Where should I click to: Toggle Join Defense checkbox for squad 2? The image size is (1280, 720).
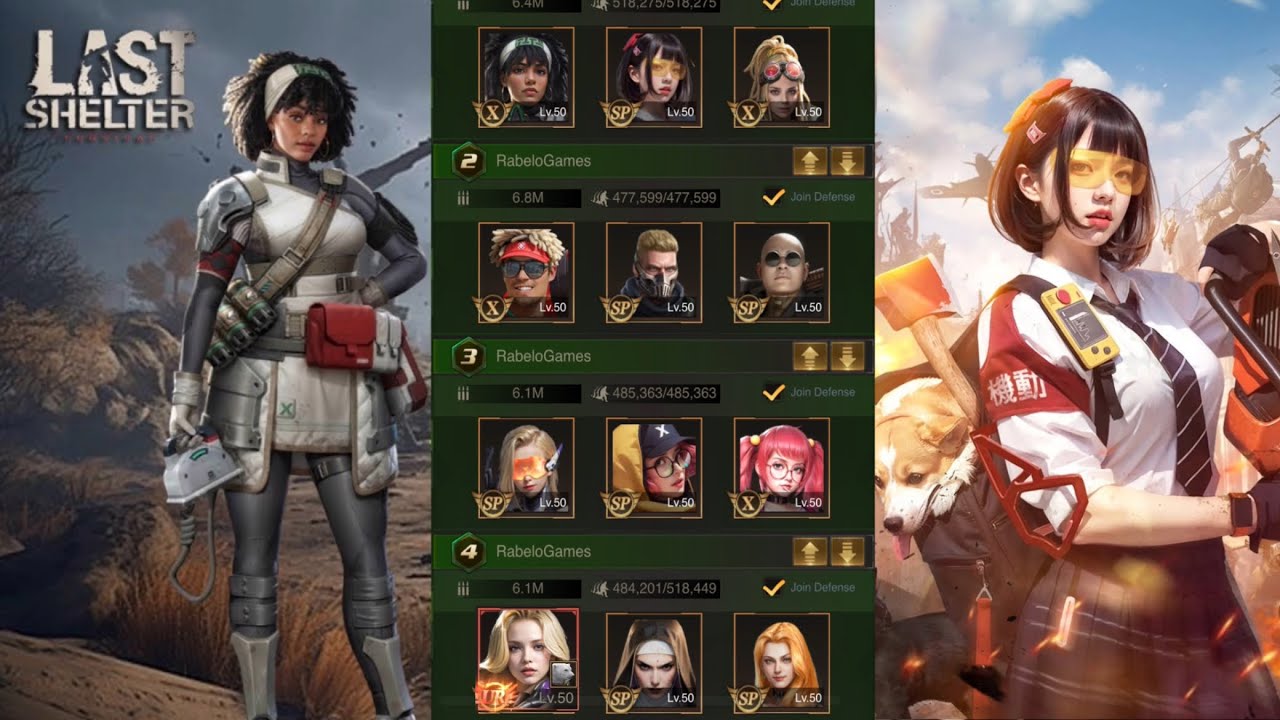point(772,197)
